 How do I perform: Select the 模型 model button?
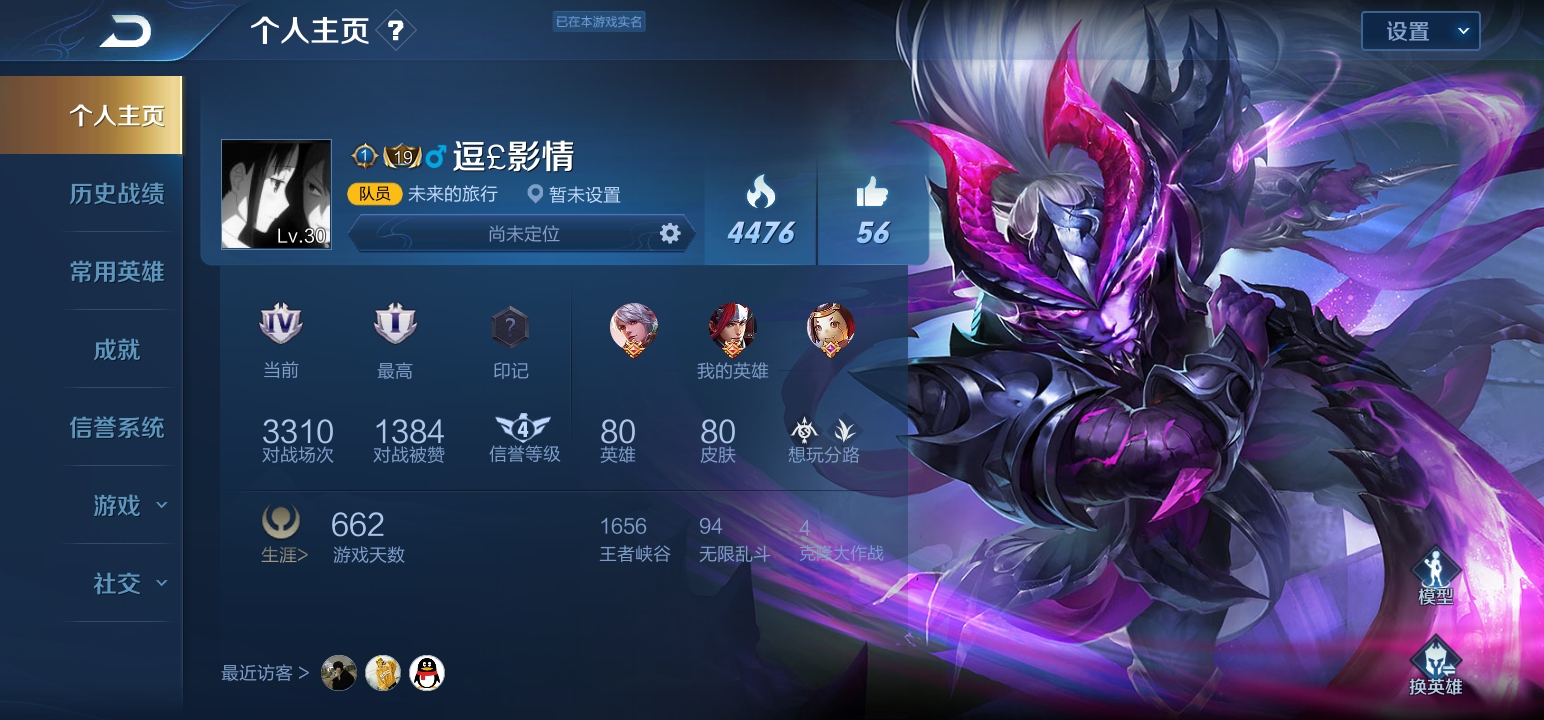pos(1436,575)
